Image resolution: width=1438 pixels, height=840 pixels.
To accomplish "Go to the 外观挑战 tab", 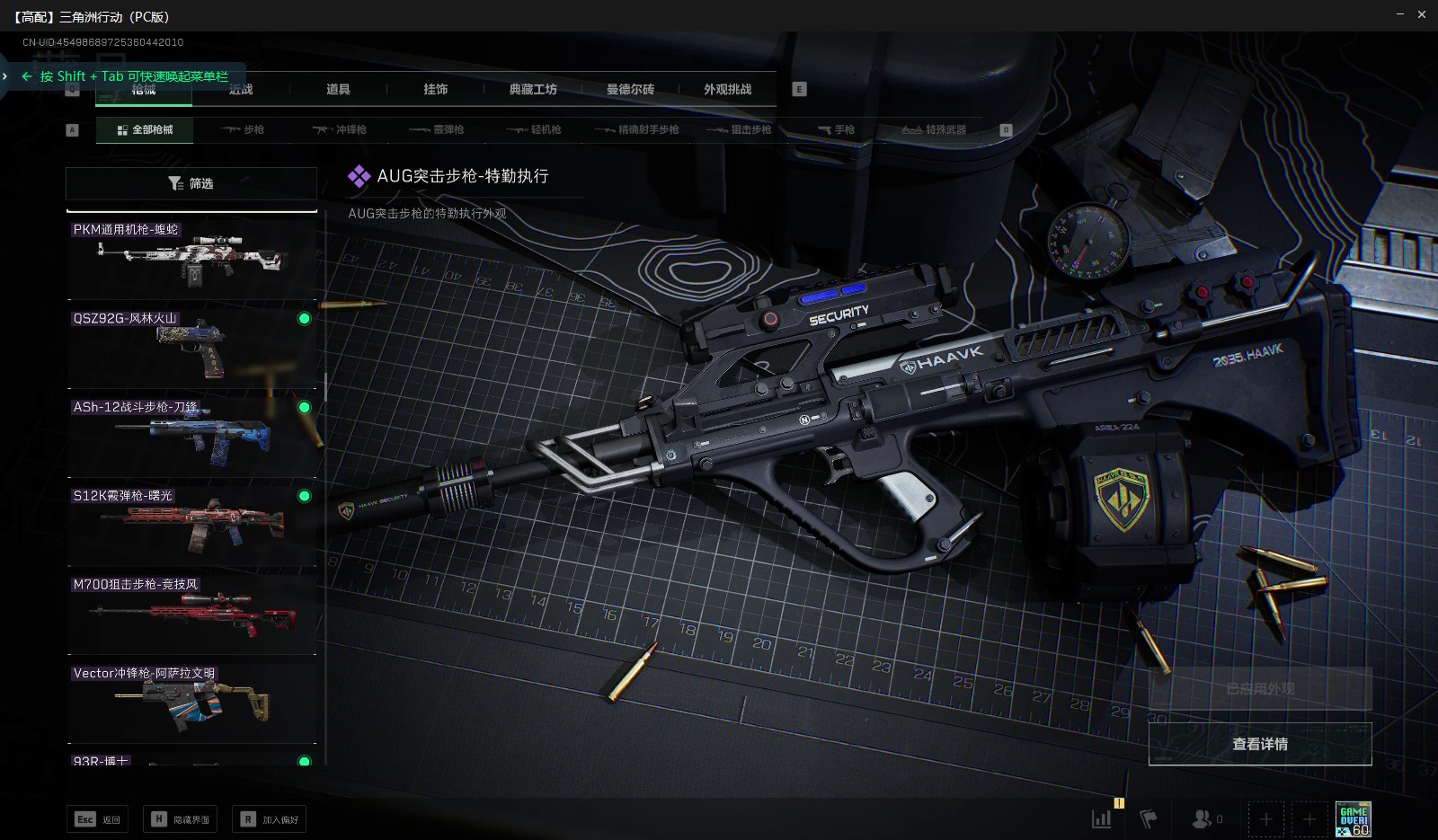I will pos(727,89).
